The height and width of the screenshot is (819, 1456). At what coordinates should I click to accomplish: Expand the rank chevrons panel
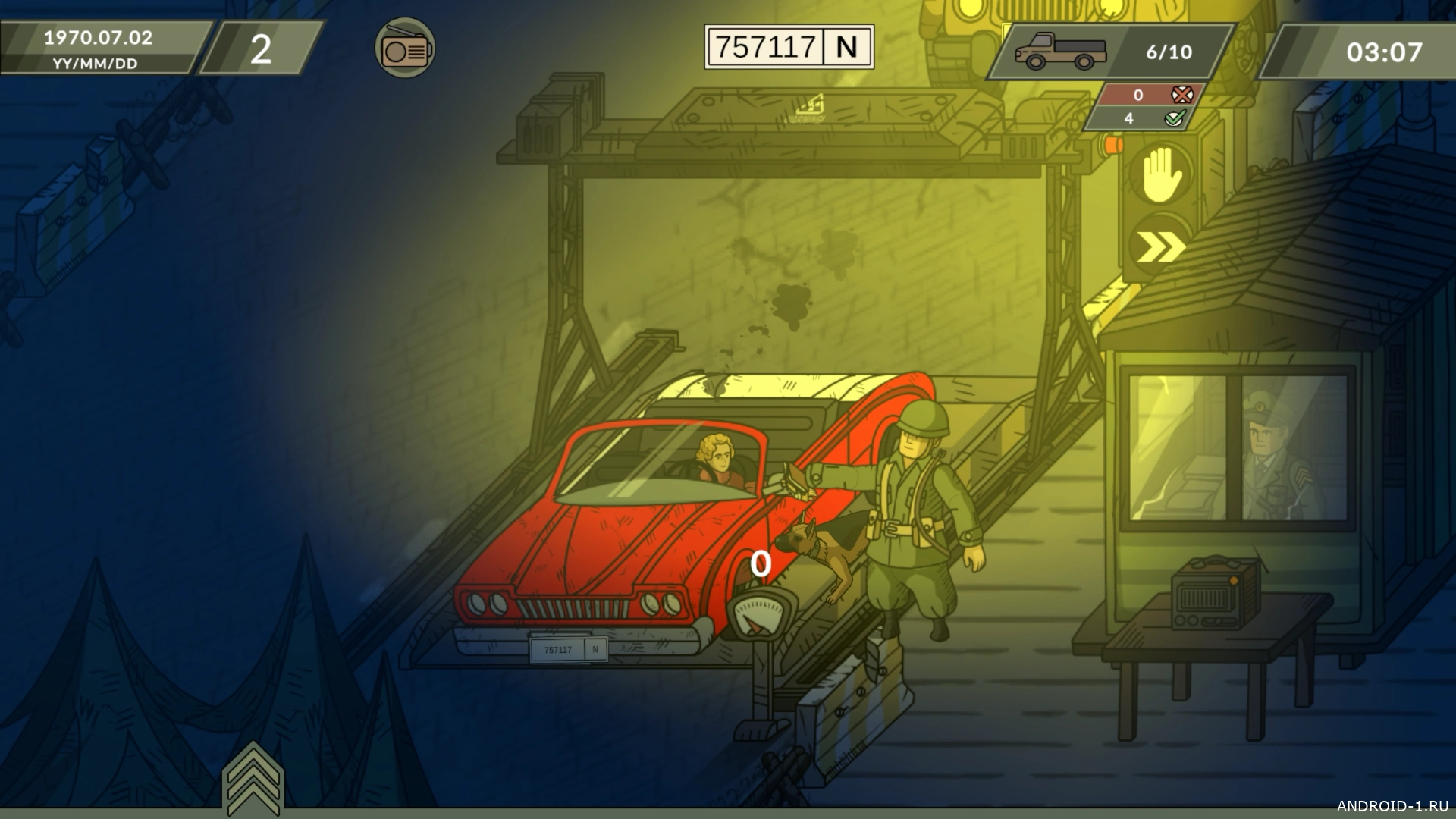[253, 778]
